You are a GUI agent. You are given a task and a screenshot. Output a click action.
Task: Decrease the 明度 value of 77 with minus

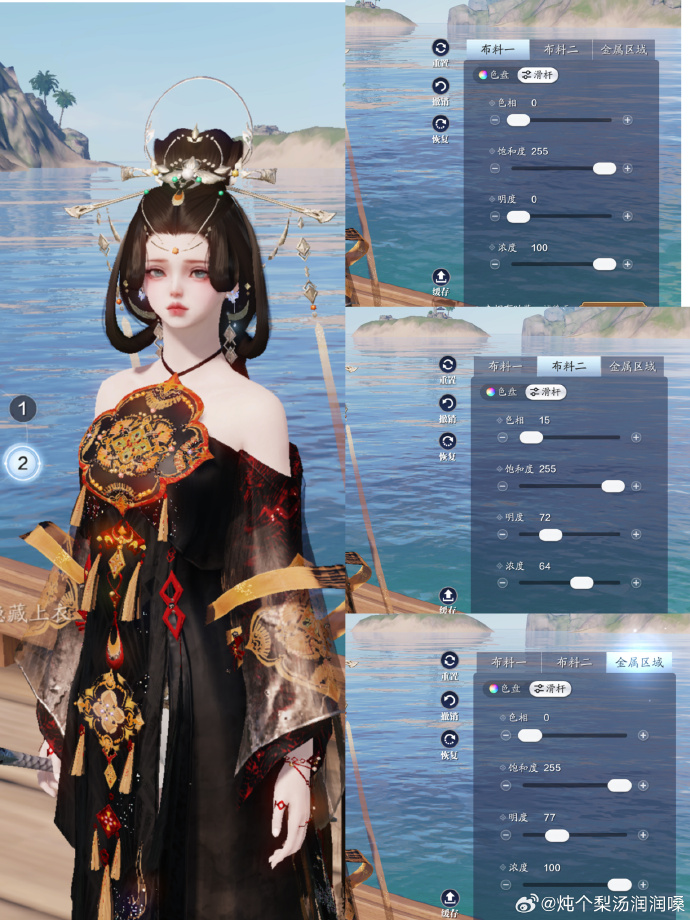point(504,835)
